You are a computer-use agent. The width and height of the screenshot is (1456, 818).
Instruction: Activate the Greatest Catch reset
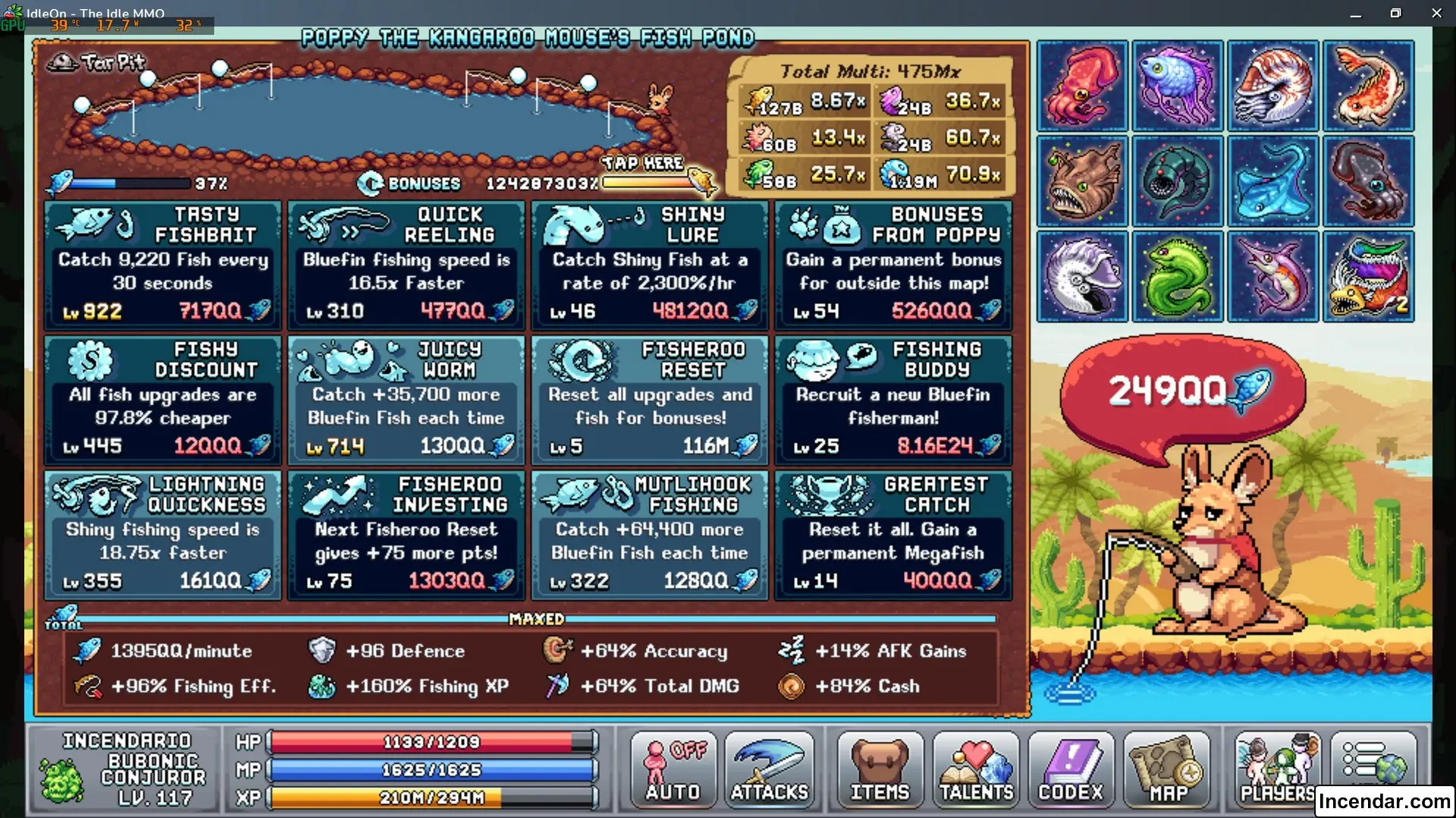coord(893,533)
